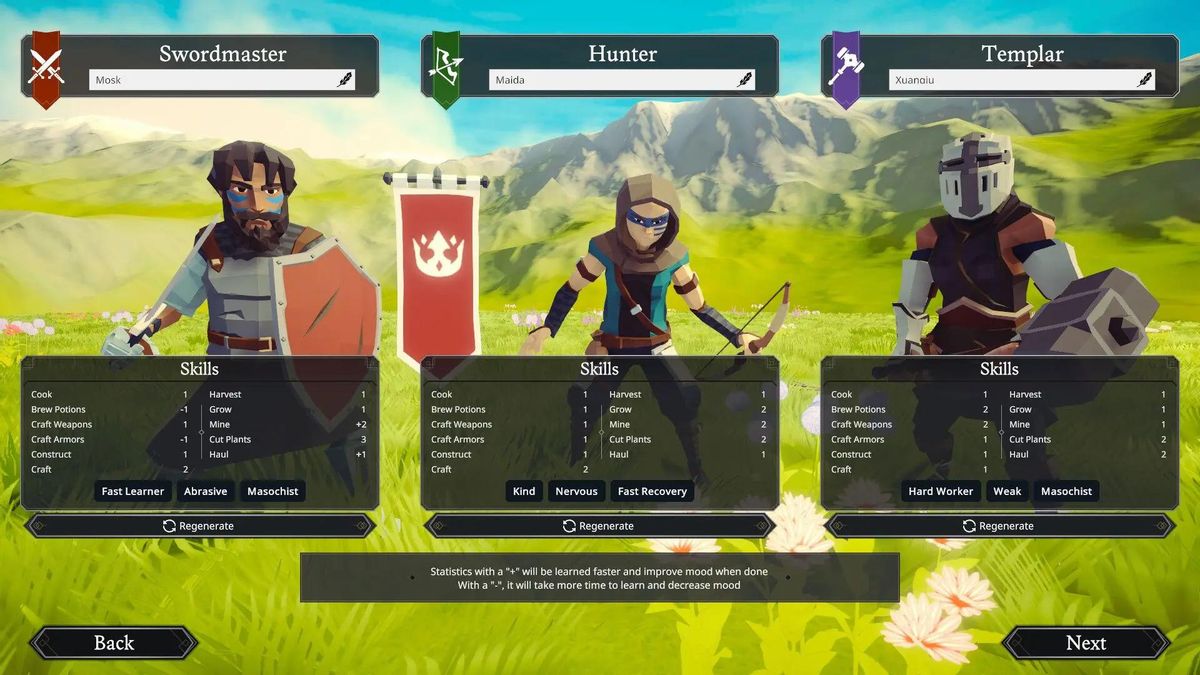Select the Fast Learner trait tag
The image size is (1200, 675).
[x=133, y=491]
